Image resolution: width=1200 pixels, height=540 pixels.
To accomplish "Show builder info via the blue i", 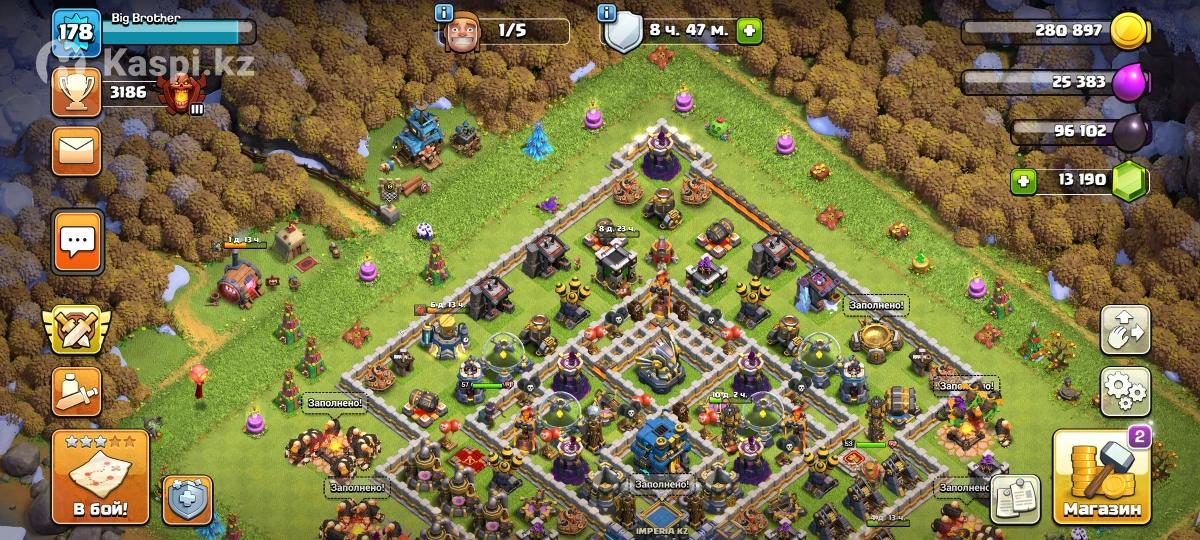I will (x=444, y=13).
